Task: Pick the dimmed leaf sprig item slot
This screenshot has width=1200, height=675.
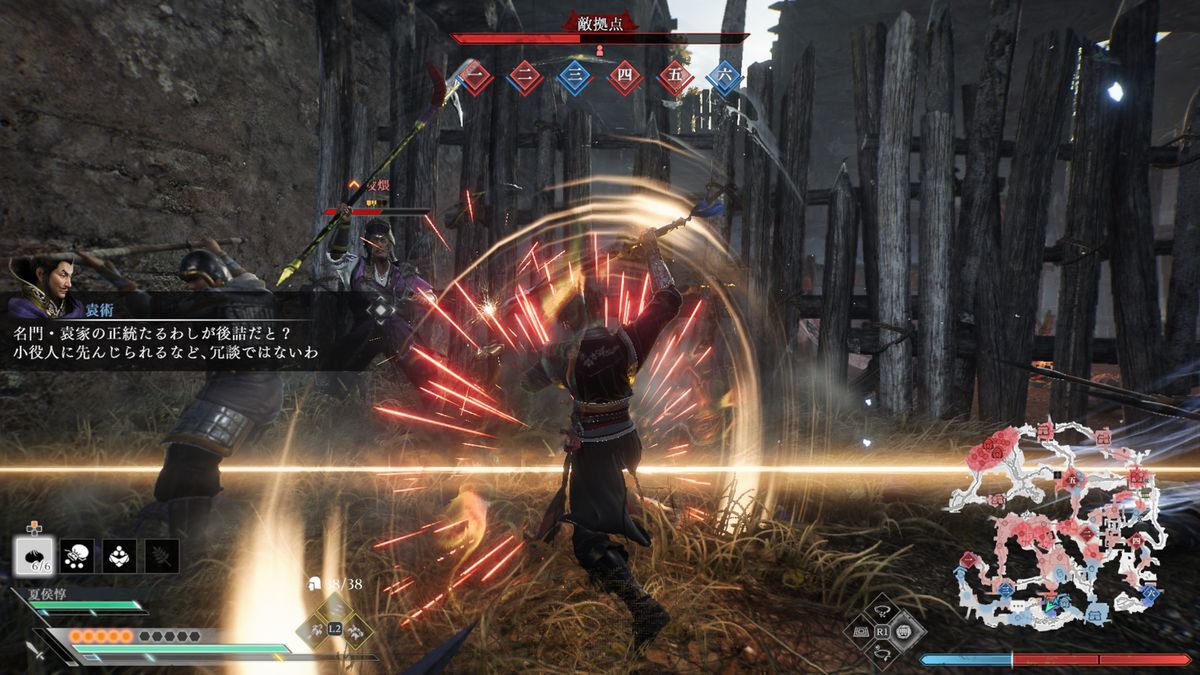Action: 162,555
